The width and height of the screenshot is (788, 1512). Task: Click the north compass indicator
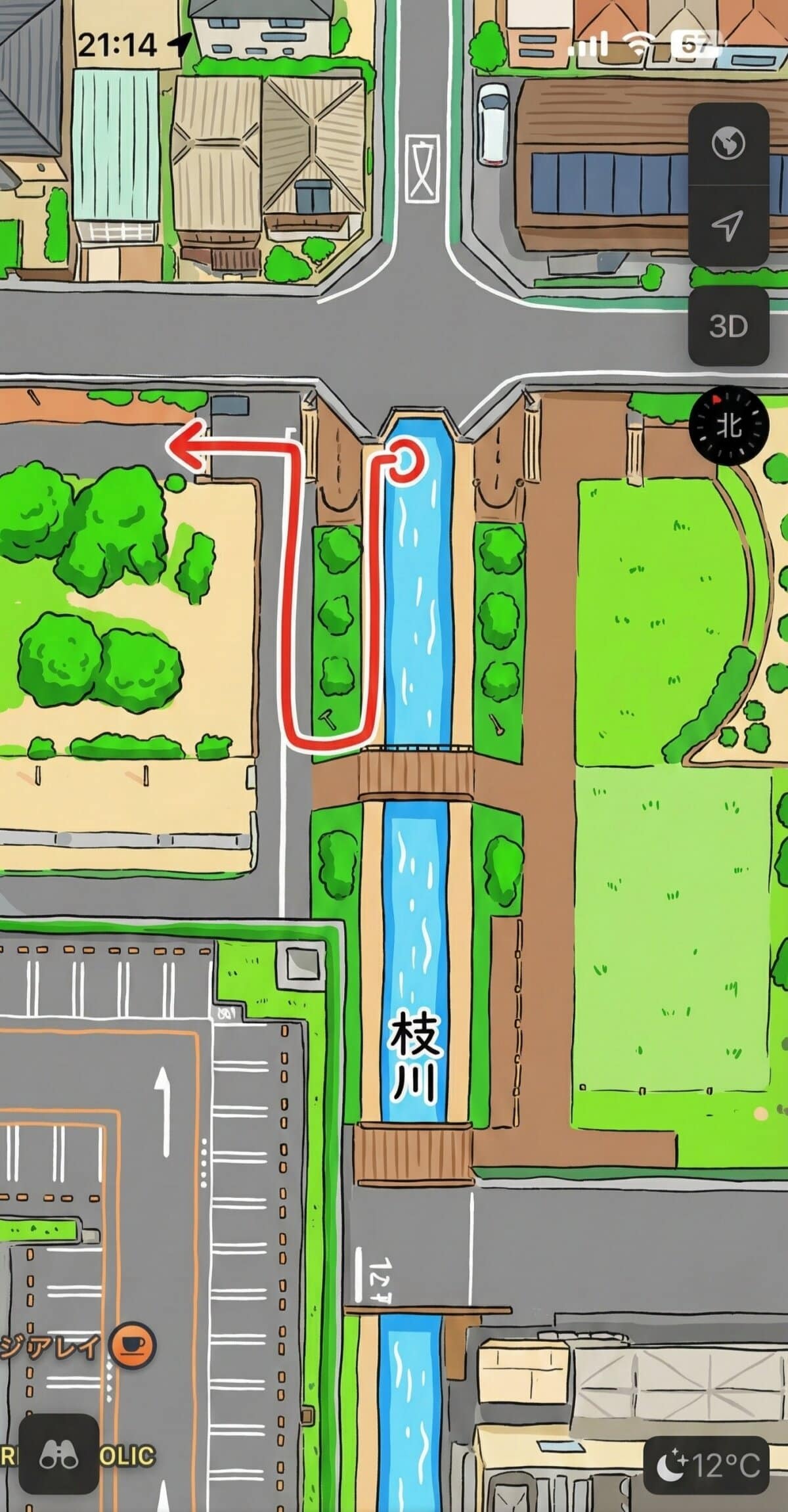coord(729,426)
